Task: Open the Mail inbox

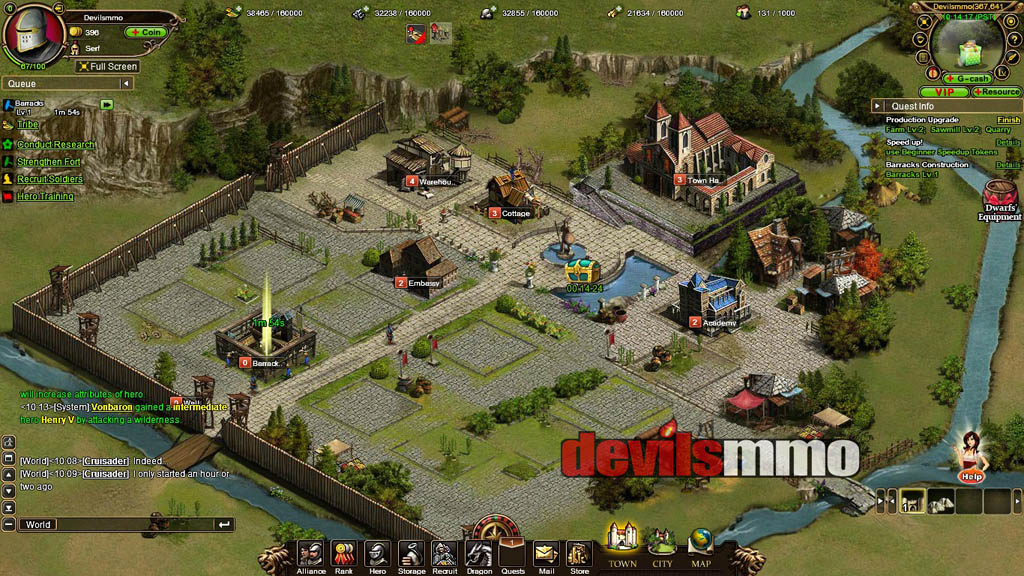Action: click(x=545, y=554)
